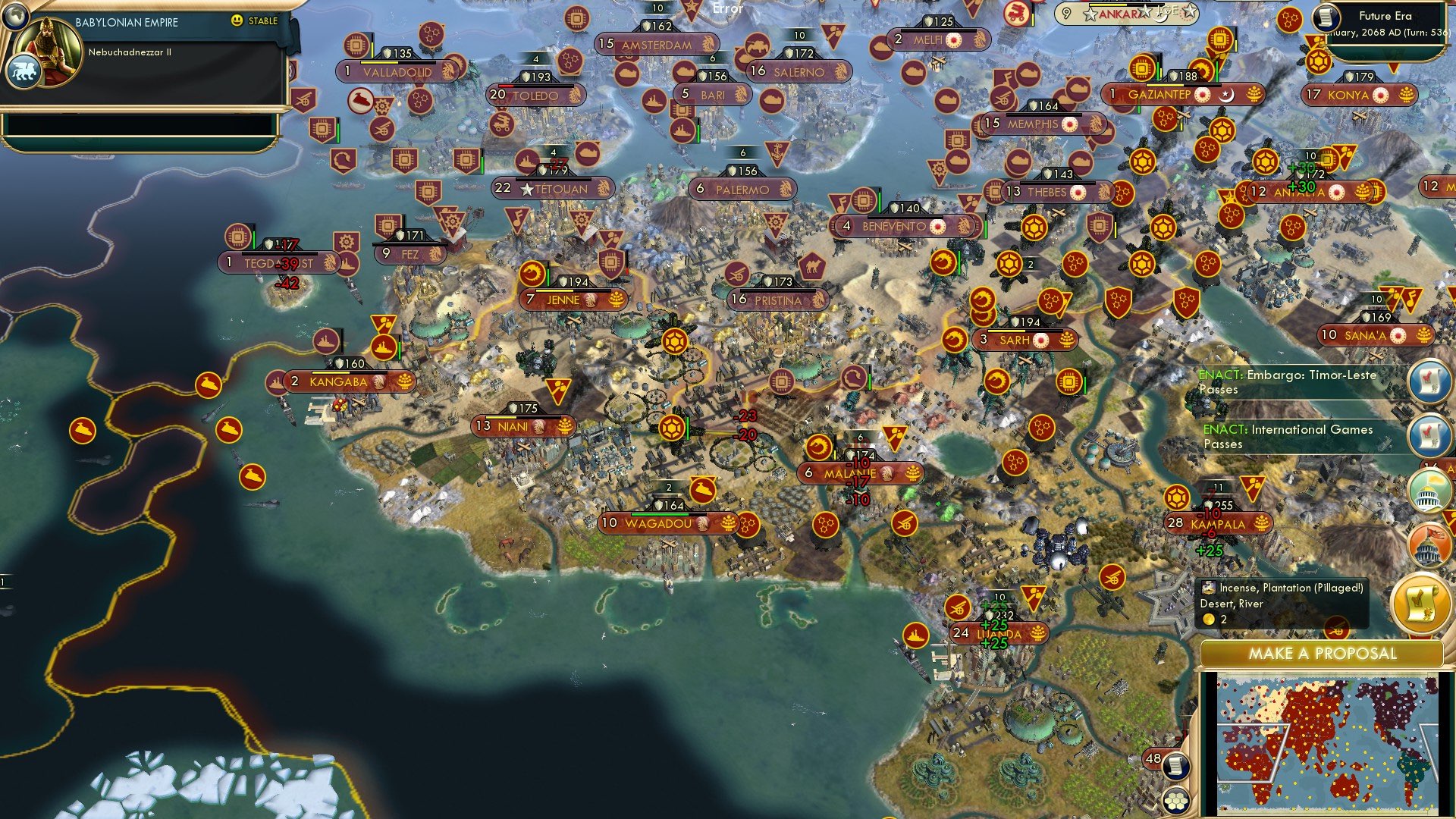Click the STABLE happiness smiley indicator

237,22
